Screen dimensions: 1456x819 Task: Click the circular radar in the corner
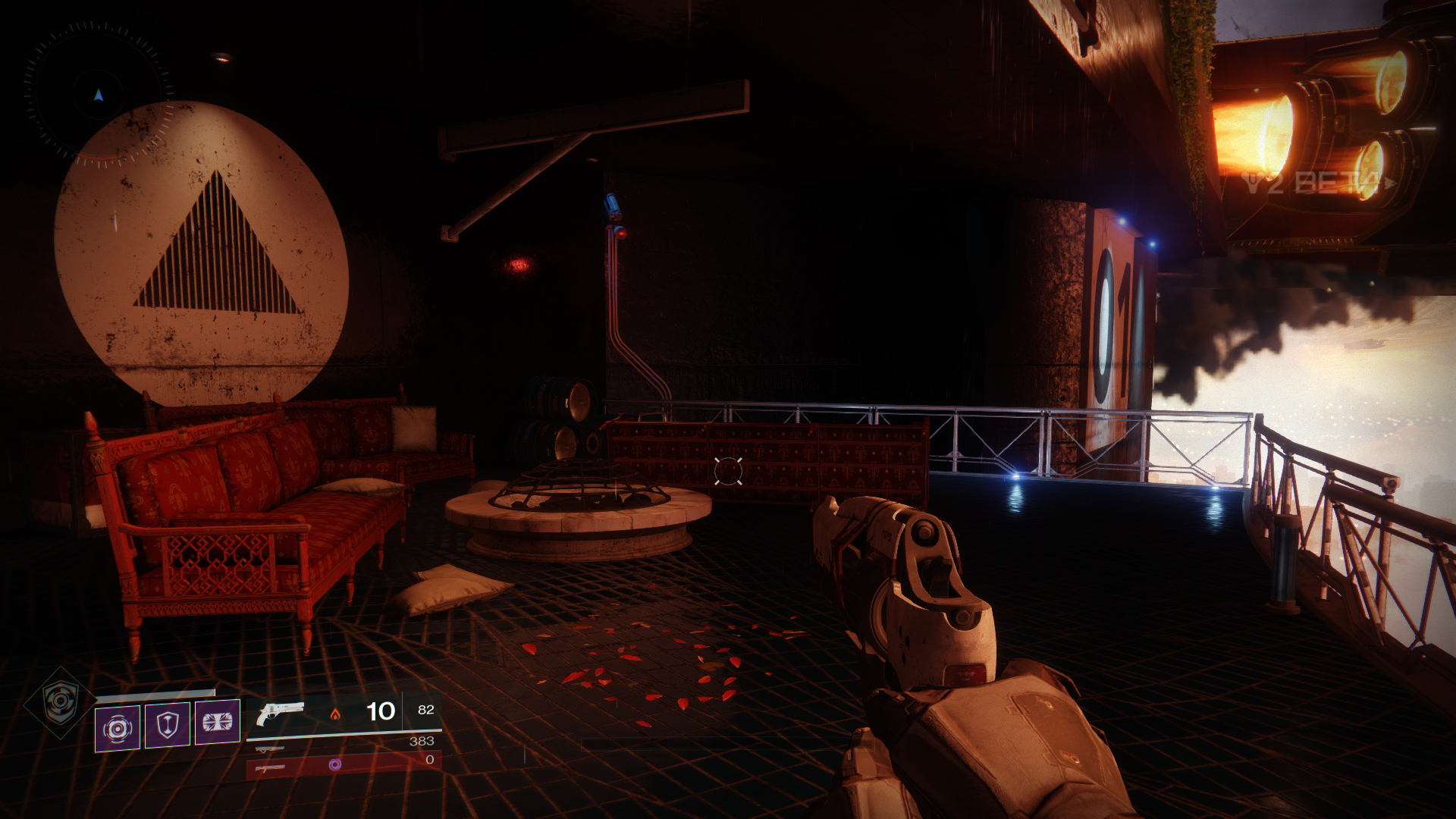(98, 94)
